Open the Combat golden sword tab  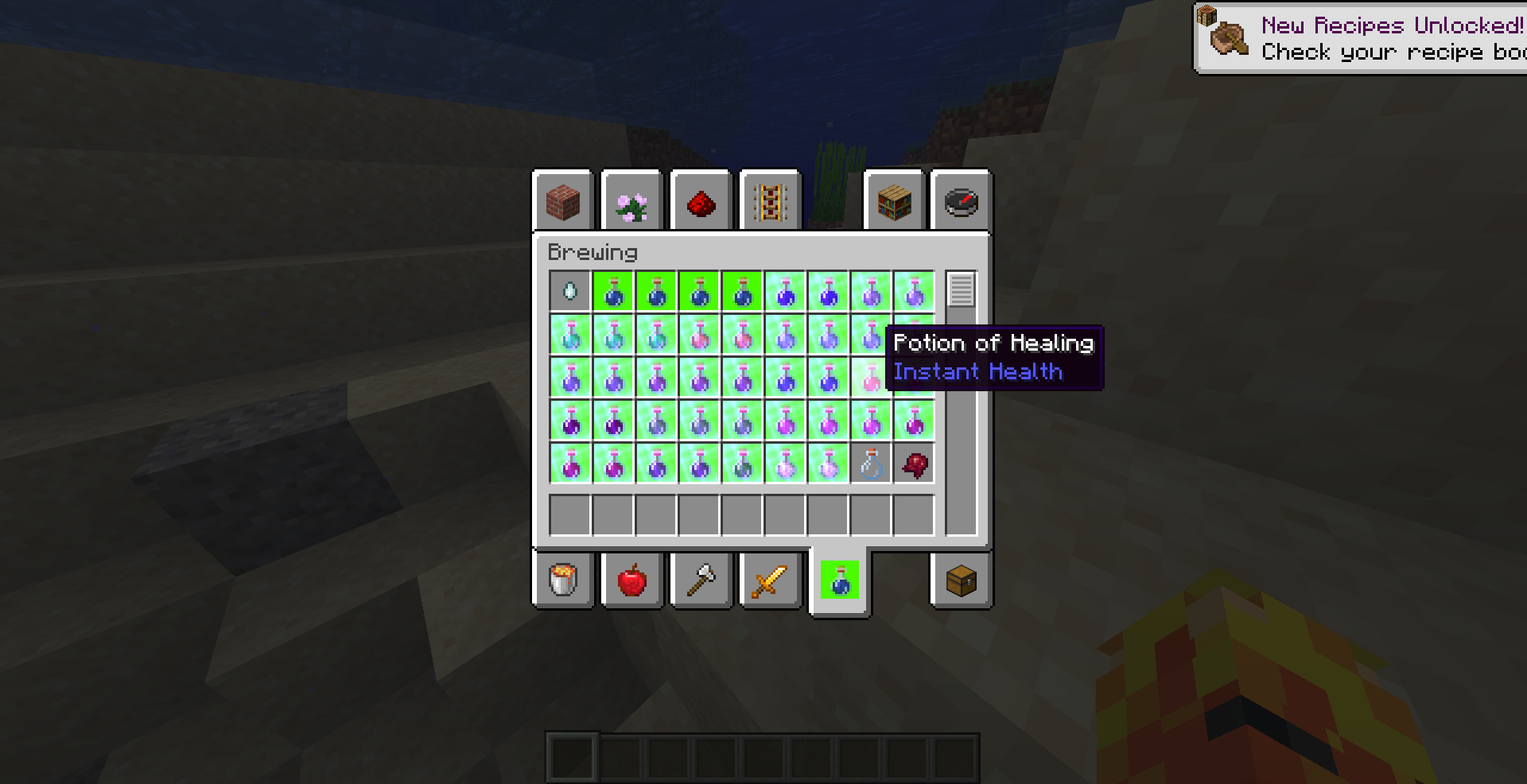click(769, 580)
